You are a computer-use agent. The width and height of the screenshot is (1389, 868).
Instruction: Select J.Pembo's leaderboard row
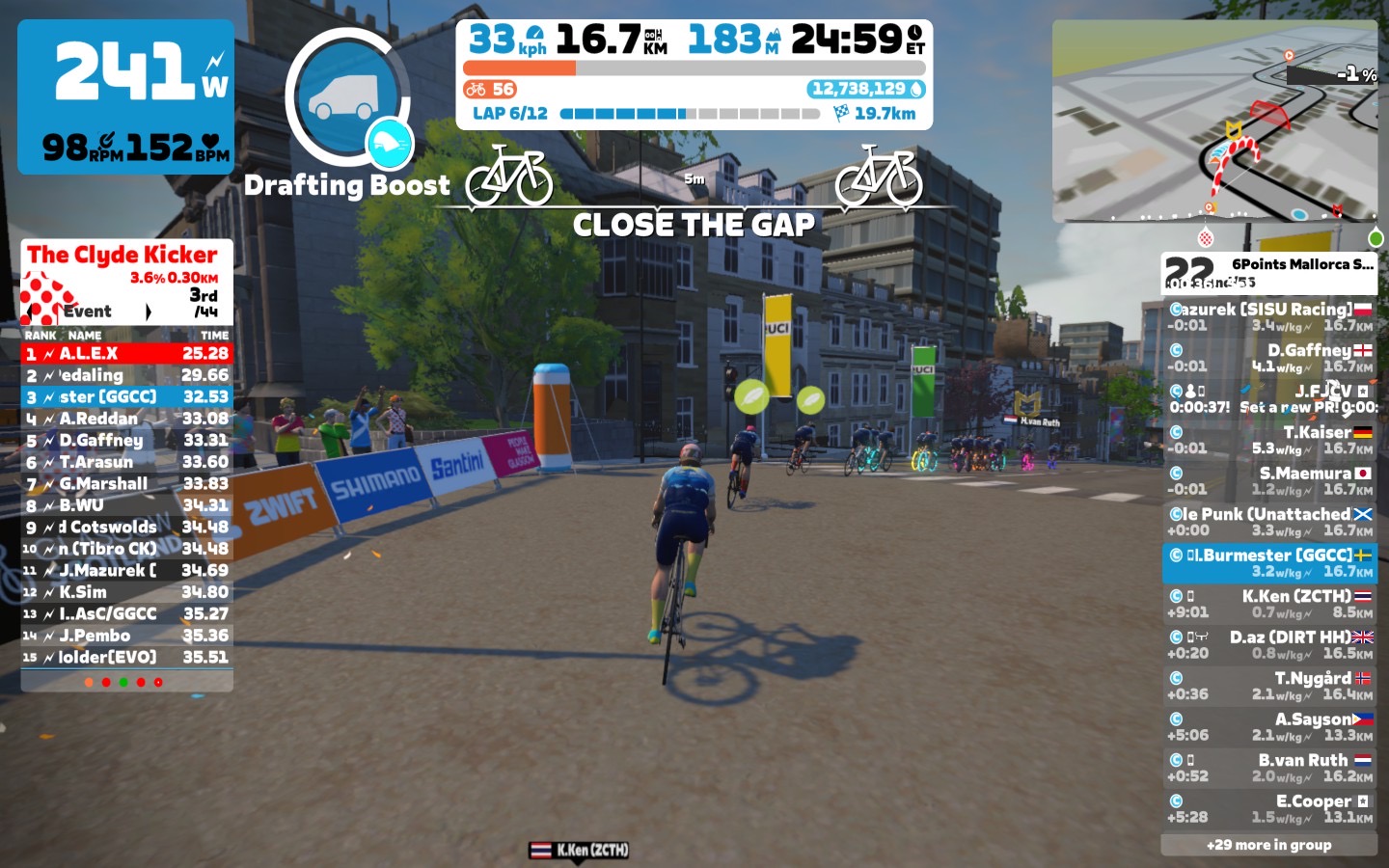126,636
